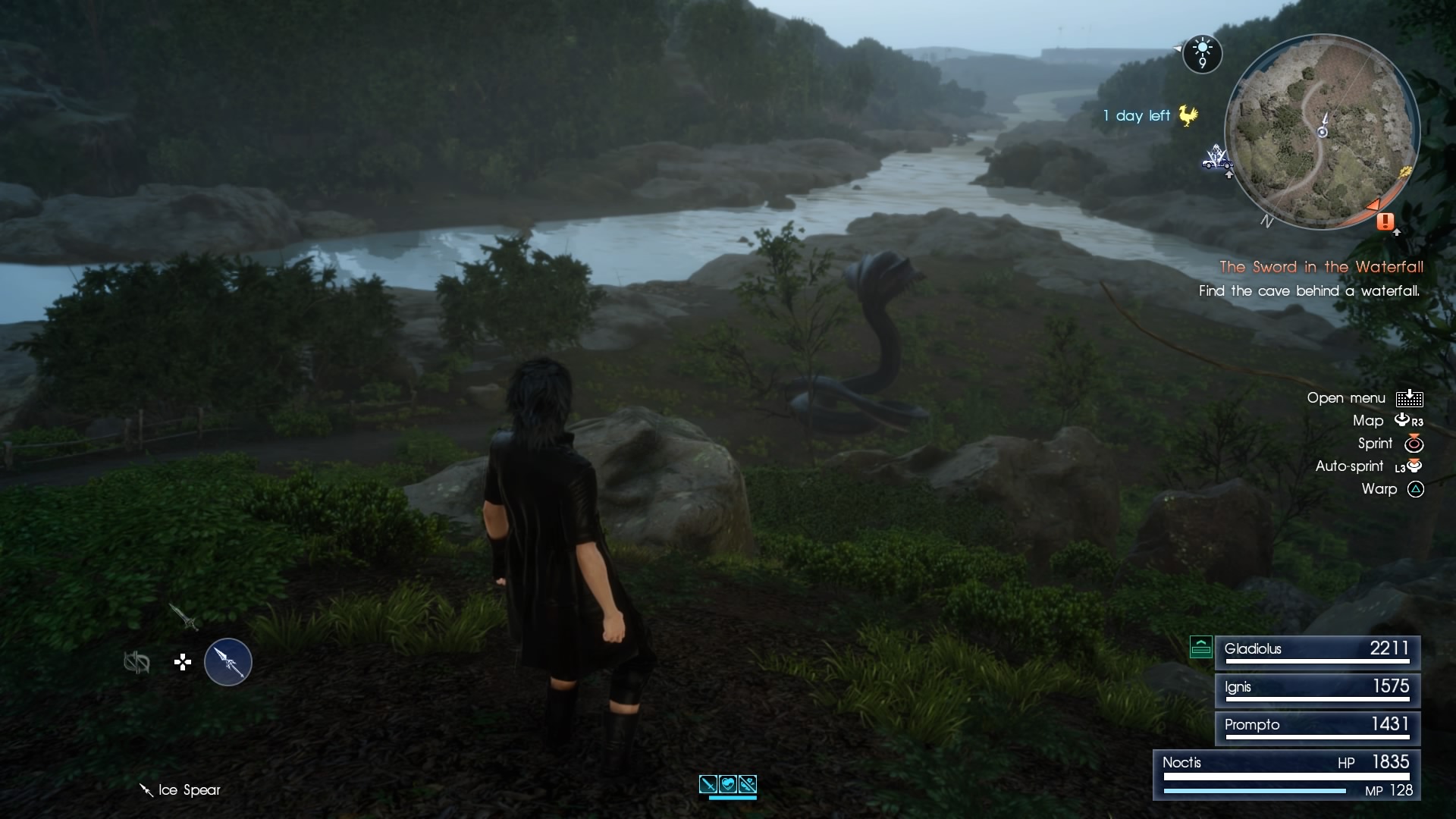Open the quest The Sword in the Waterfall
Image resolution: width=1456 pixels, height=819 pixels.
tap(1323, 267)
